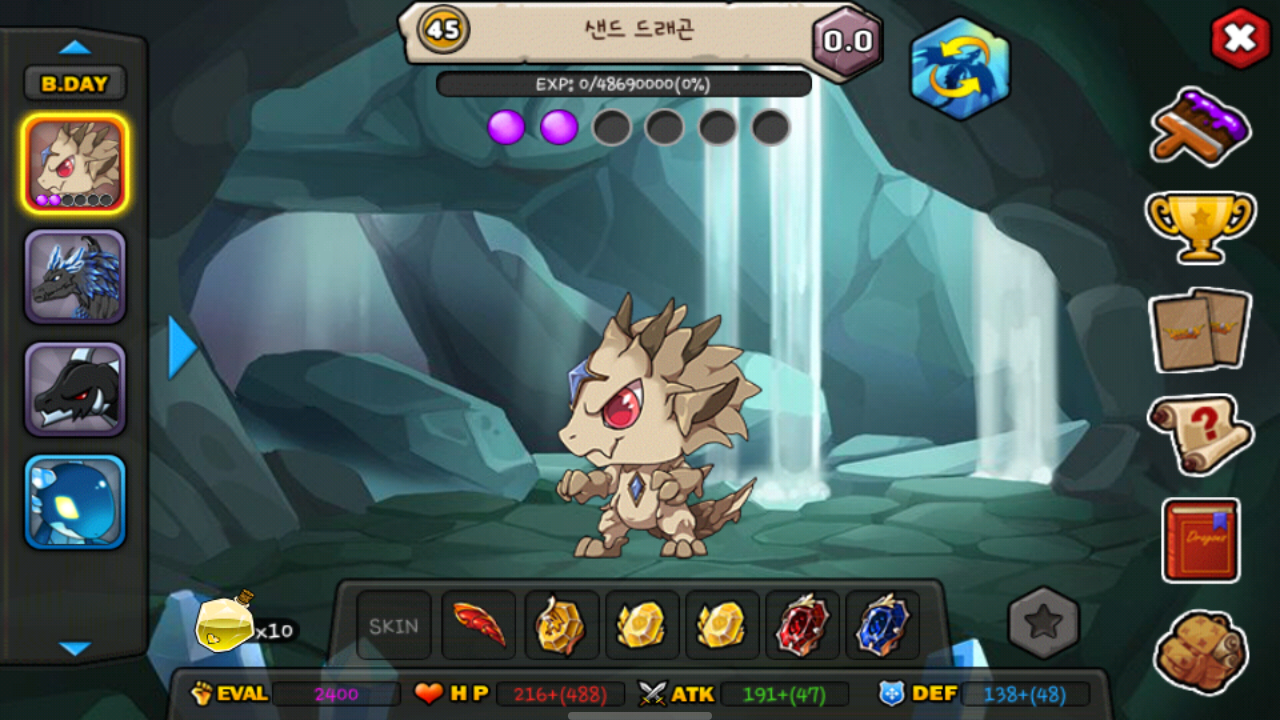Select the SKIN equipment slot

394,626
